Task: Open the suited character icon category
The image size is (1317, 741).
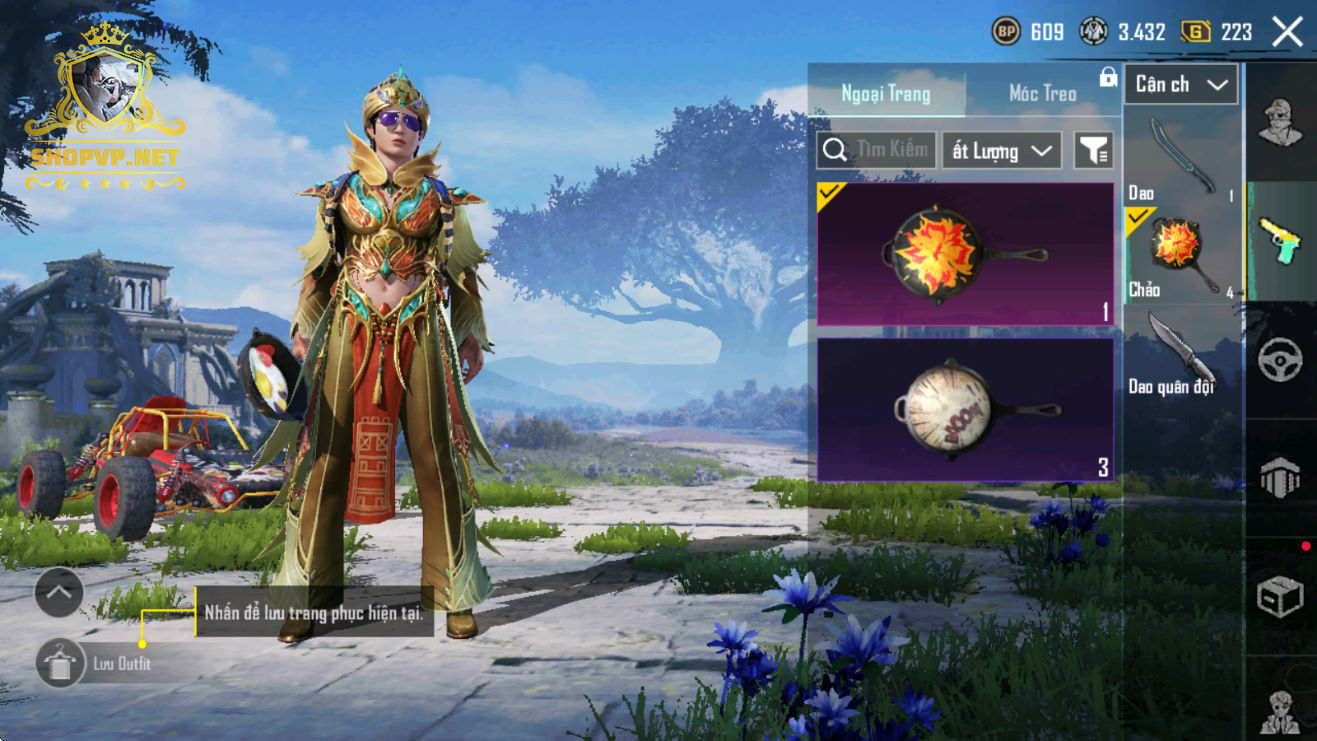Action: tap(1280, 710)
